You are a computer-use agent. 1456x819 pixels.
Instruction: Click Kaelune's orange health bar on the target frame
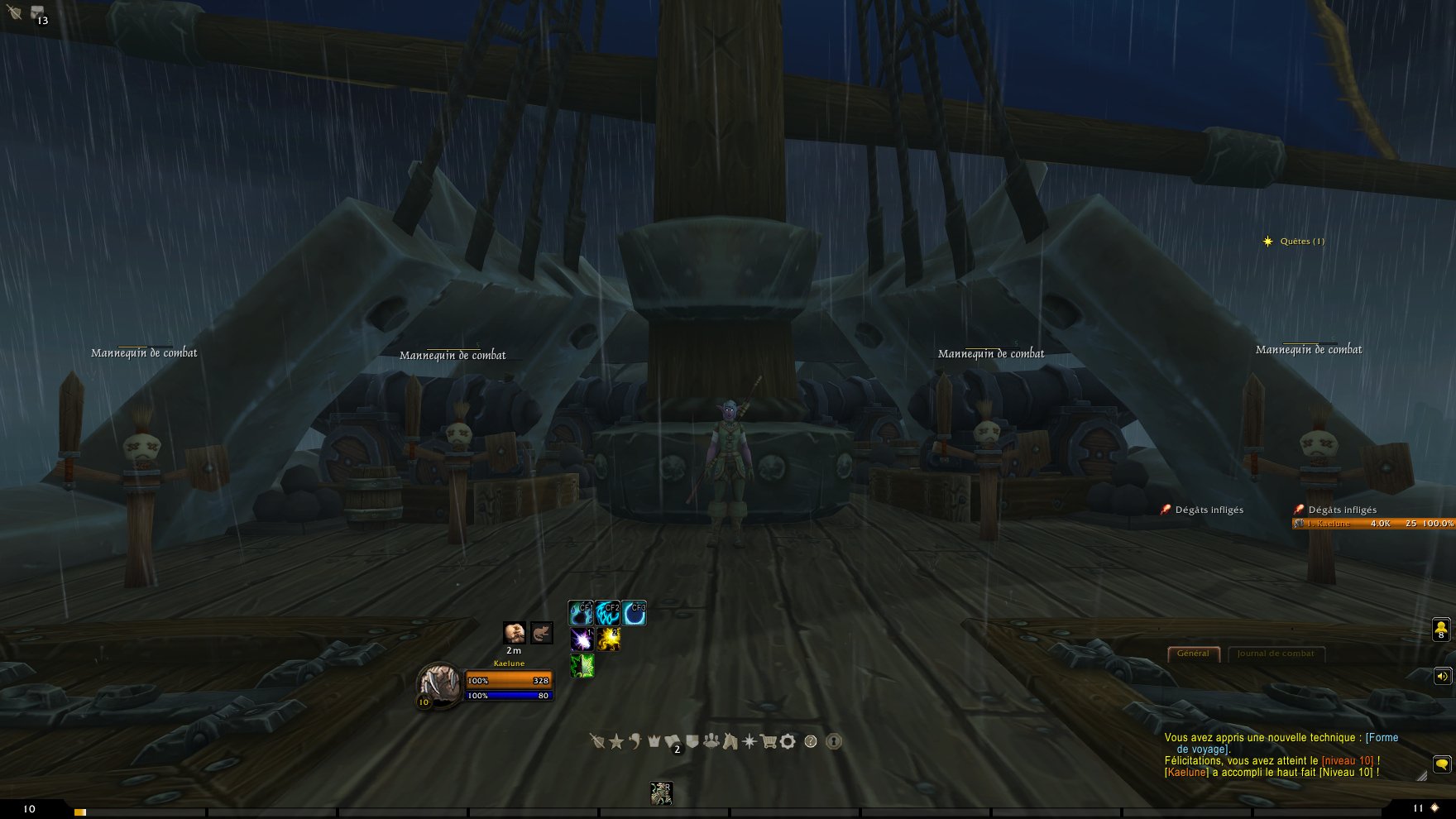tap(508, 679)
